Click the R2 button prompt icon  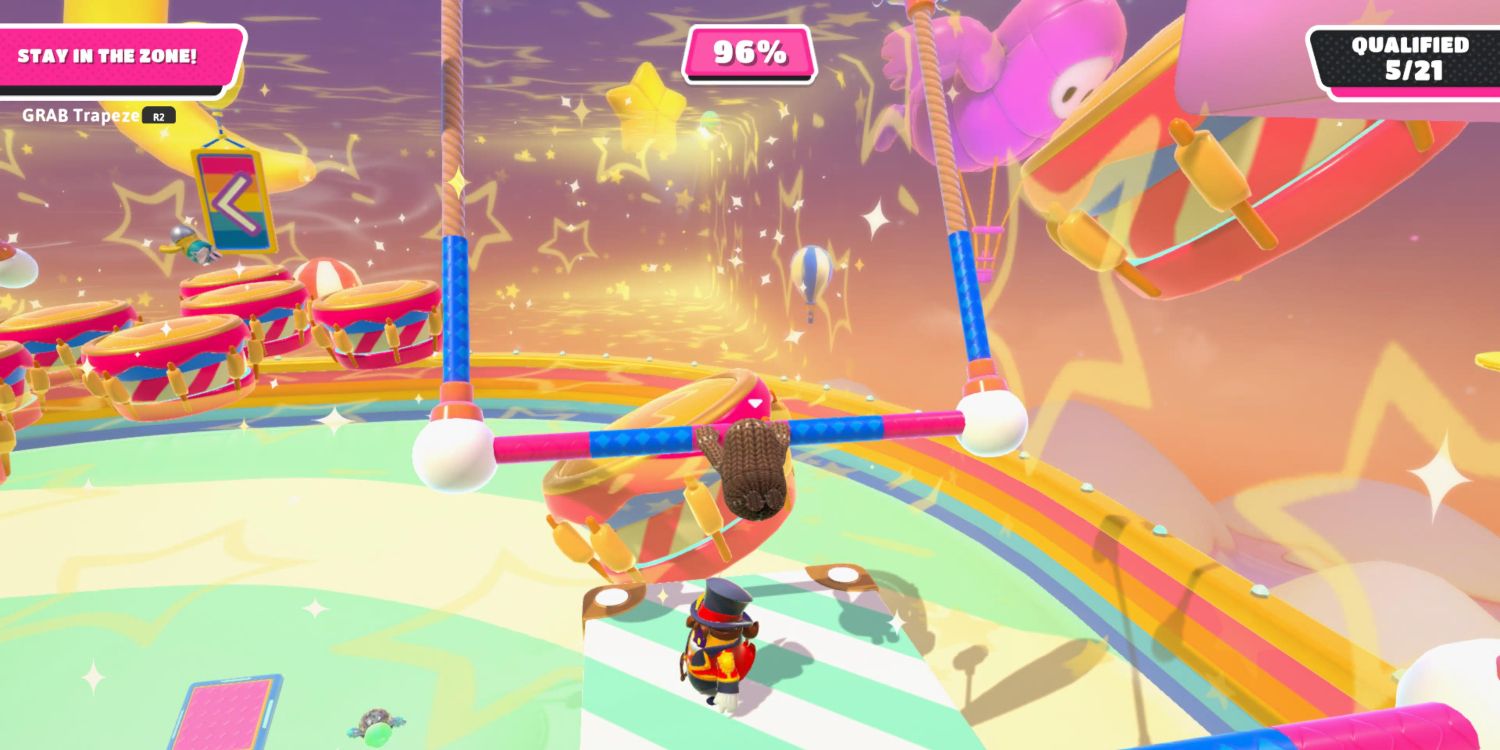click(x=160, y=115)
